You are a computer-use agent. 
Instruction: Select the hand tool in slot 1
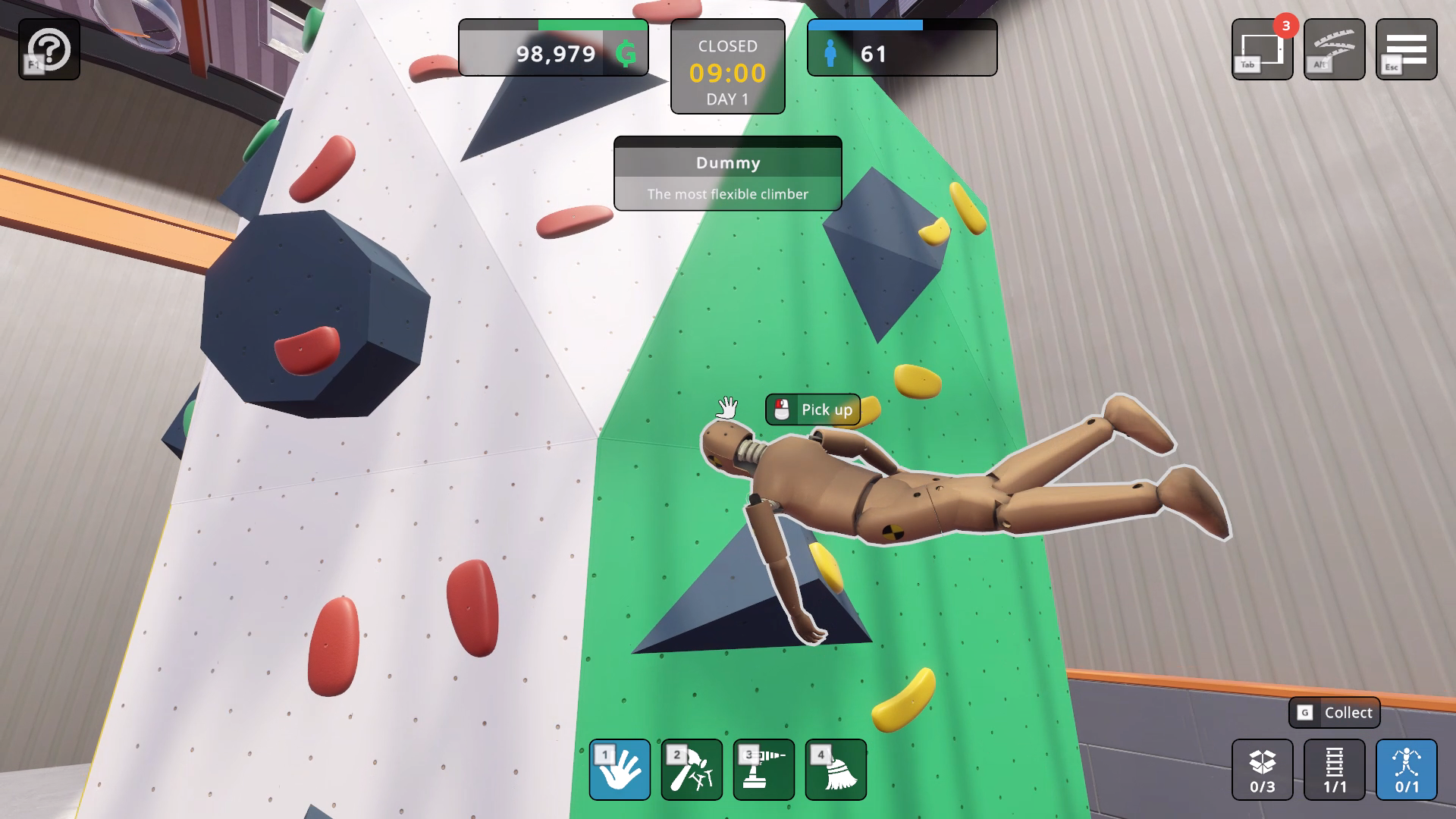[620, 770]
